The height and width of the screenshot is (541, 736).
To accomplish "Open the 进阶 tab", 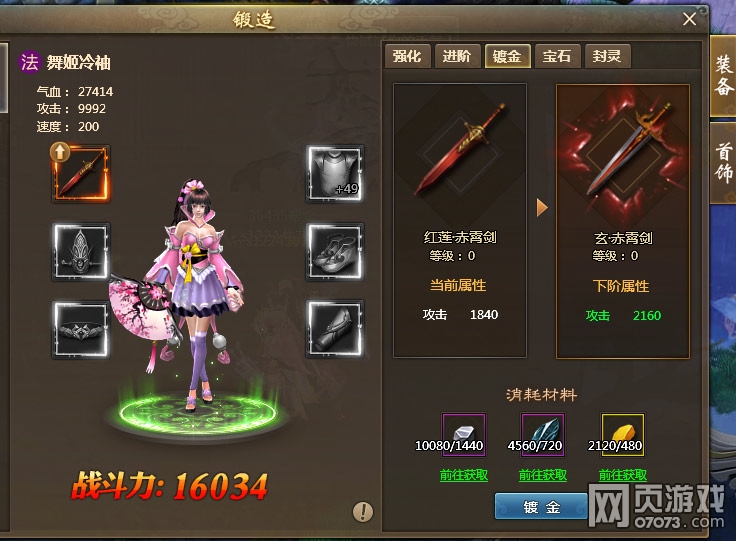I will [458, 56].
